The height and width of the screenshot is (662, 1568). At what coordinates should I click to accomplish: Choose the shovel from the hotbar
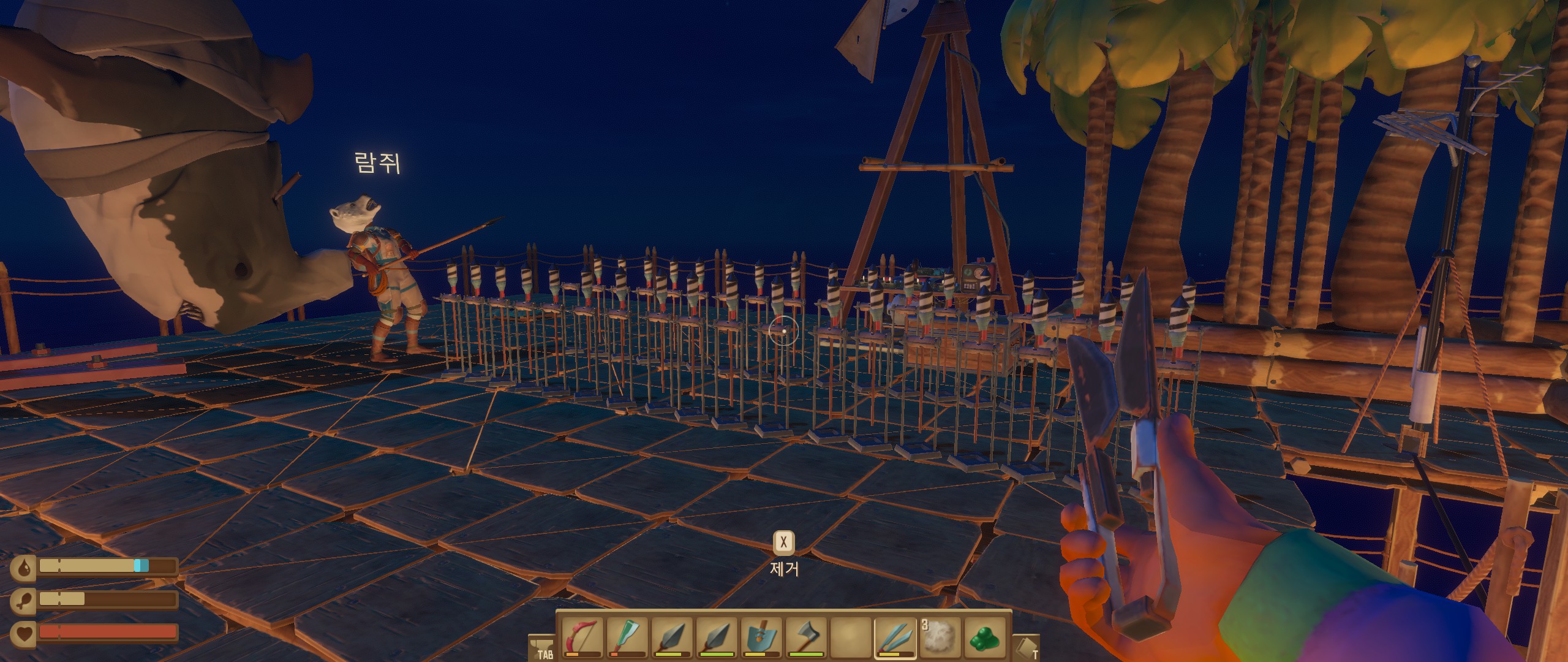tap(761, 637)
